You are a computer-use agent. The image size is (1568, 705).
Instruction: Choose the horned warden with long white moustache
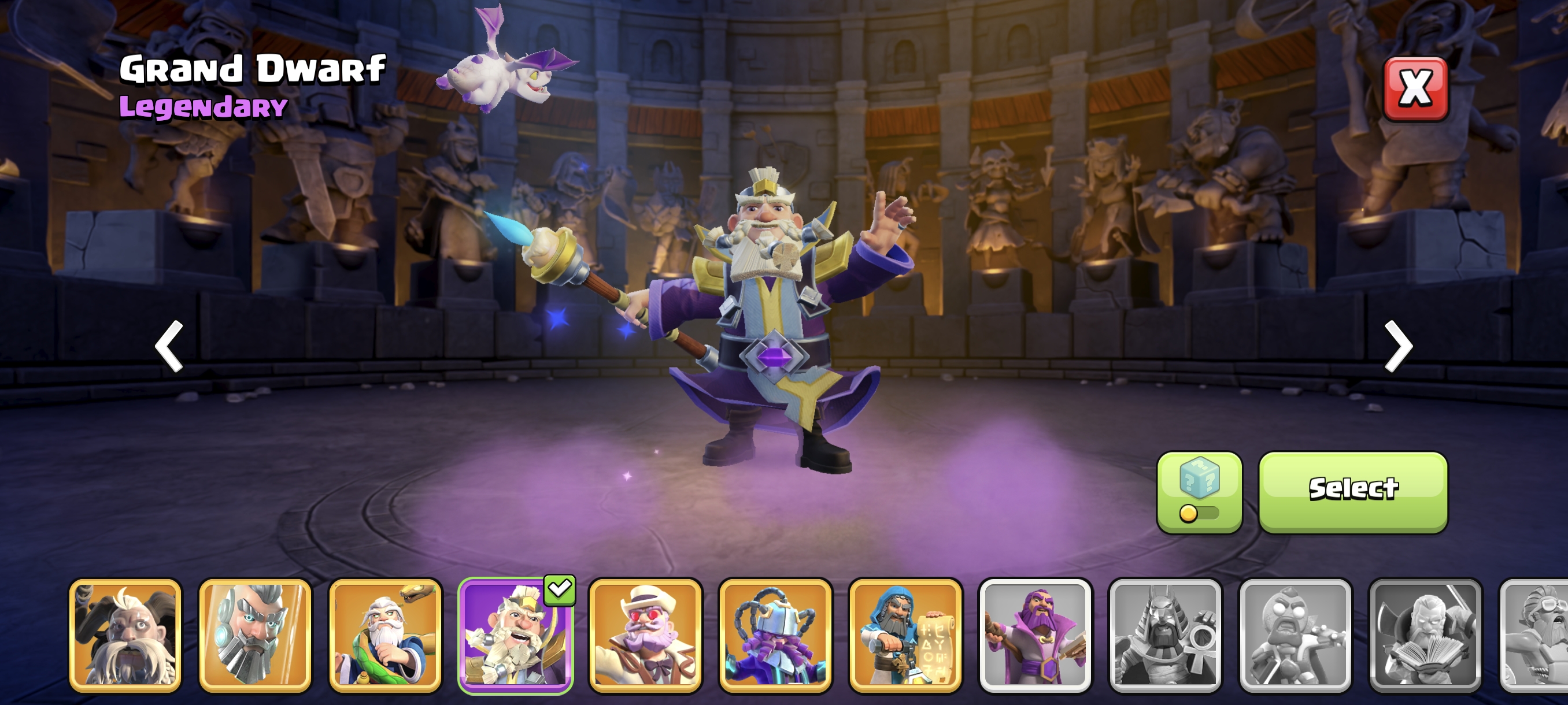(125, 635)
